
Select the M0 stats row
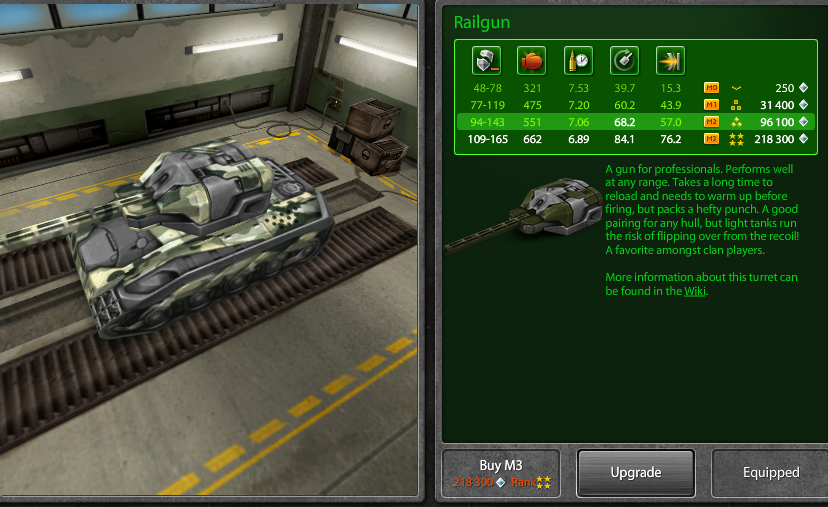click(635, 88)
